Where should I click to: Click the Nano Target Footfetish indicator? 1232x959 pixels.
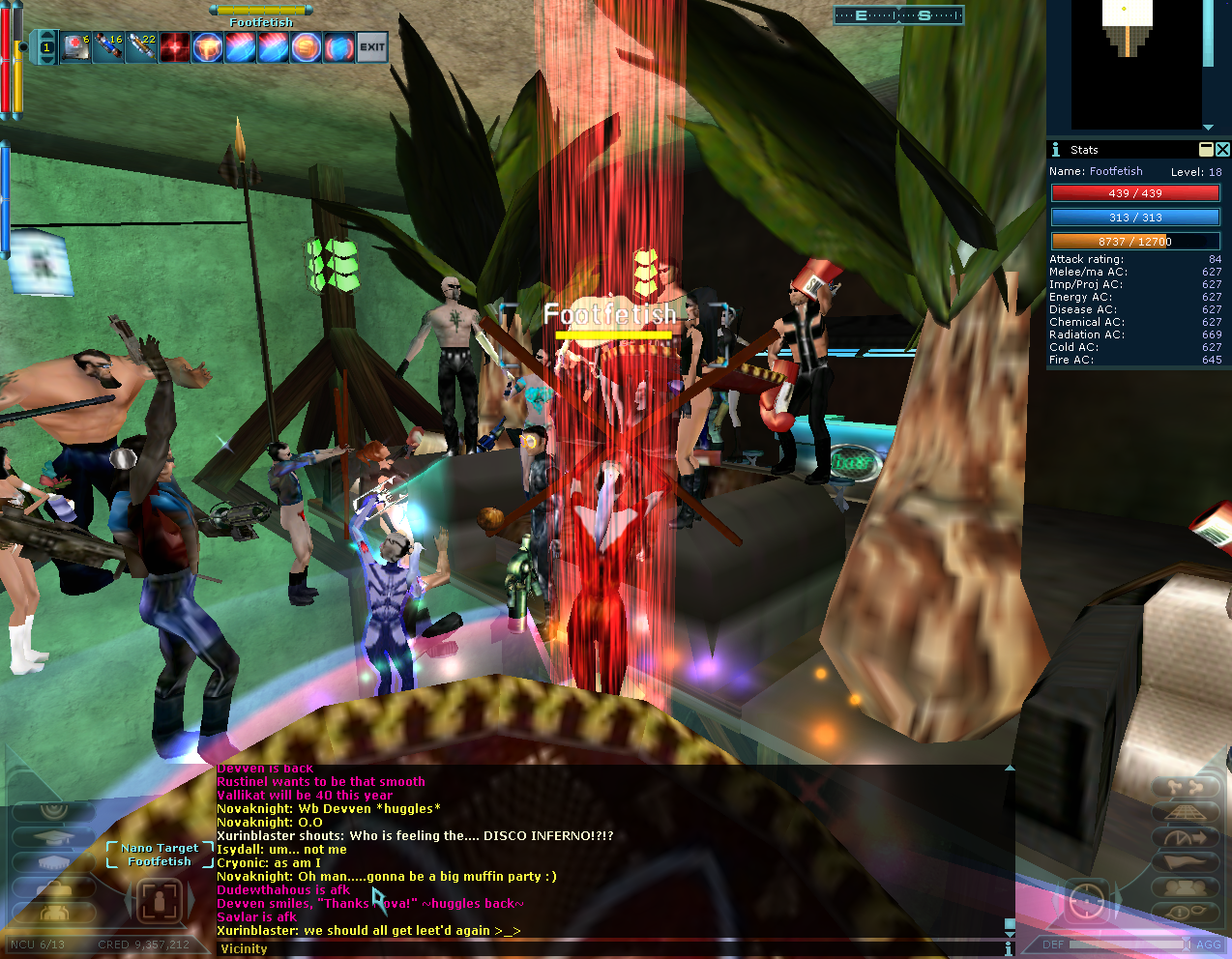click(x=160, y=855)
